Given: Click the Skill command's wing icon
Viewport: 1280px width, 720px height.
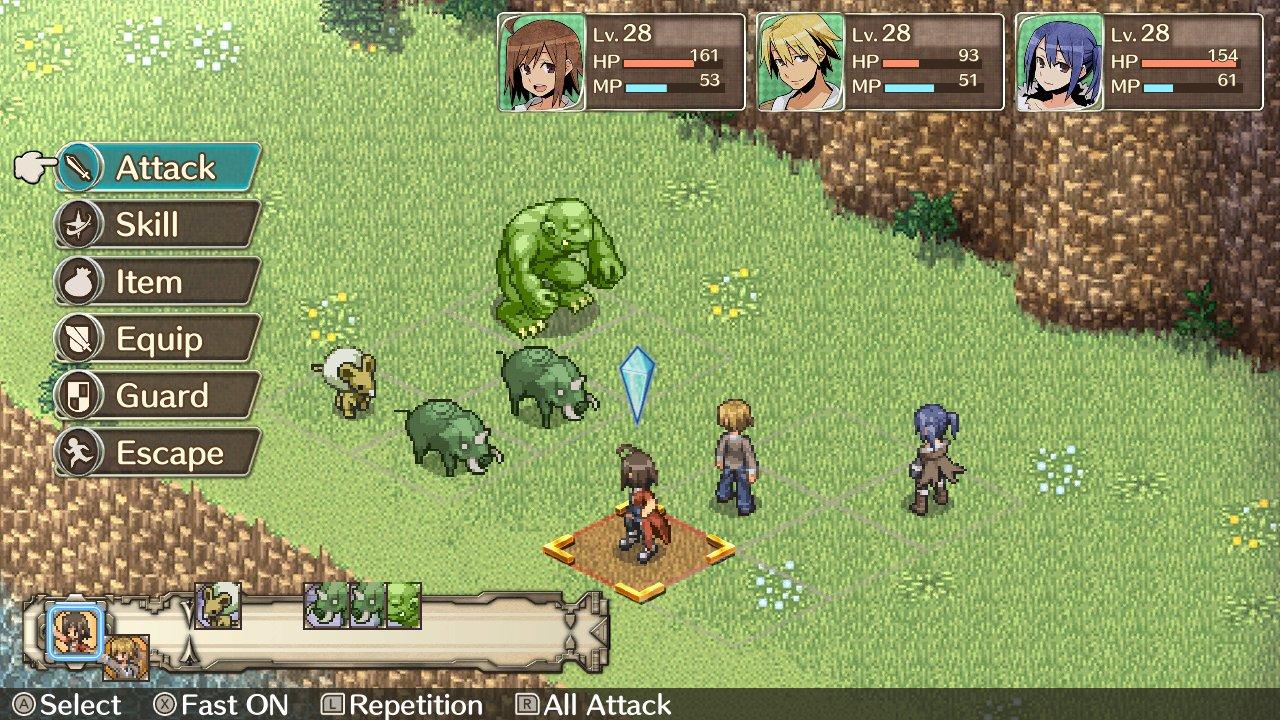Looking at the screenshot, I should (x=78, y=224).
